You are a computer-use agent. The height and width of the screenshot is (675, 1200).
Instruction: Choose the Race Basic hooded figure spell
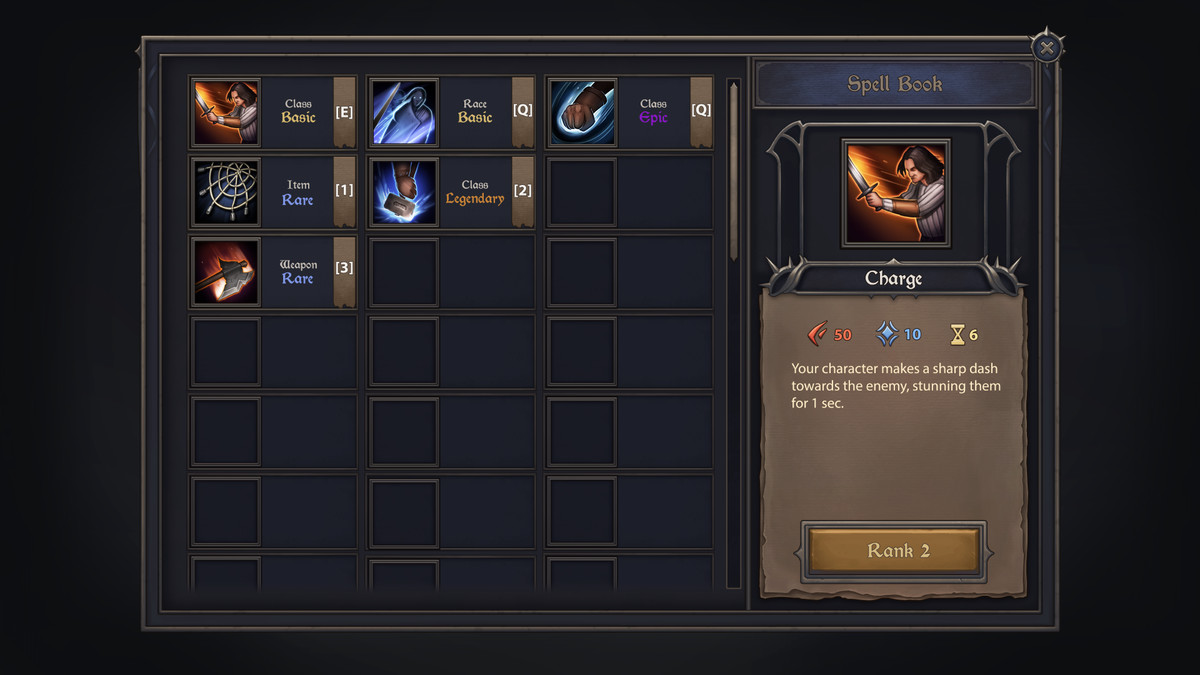[x=405, y=112]
